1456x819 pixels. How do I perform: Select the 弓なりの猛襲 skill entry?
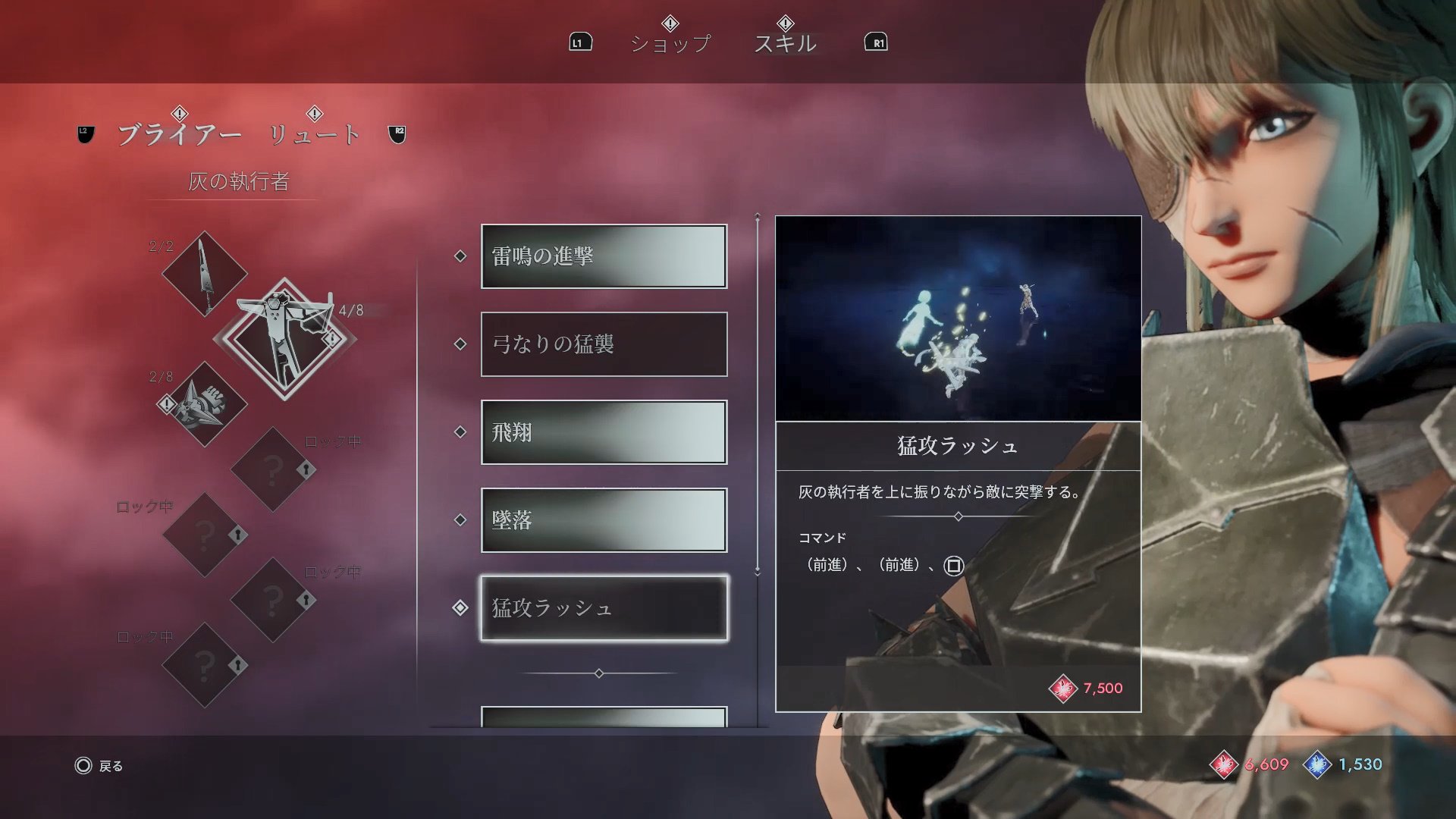point(604,344)
